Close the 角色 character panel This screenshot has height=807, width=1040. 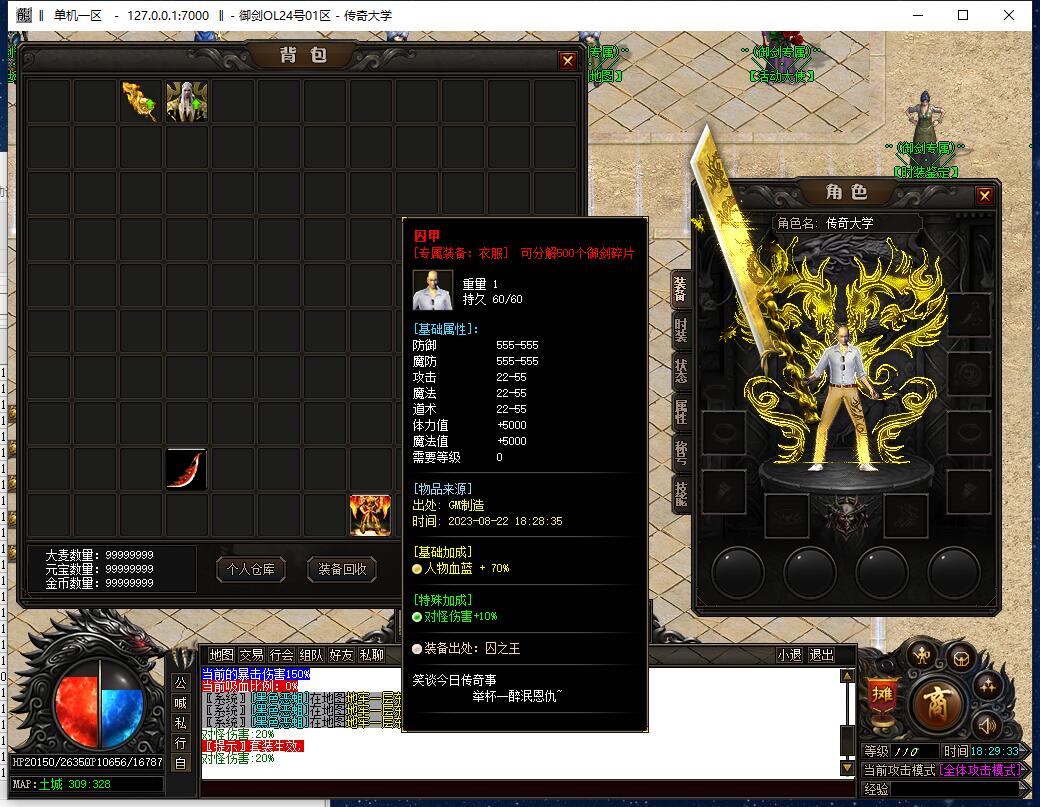click(x=985, y=196)
